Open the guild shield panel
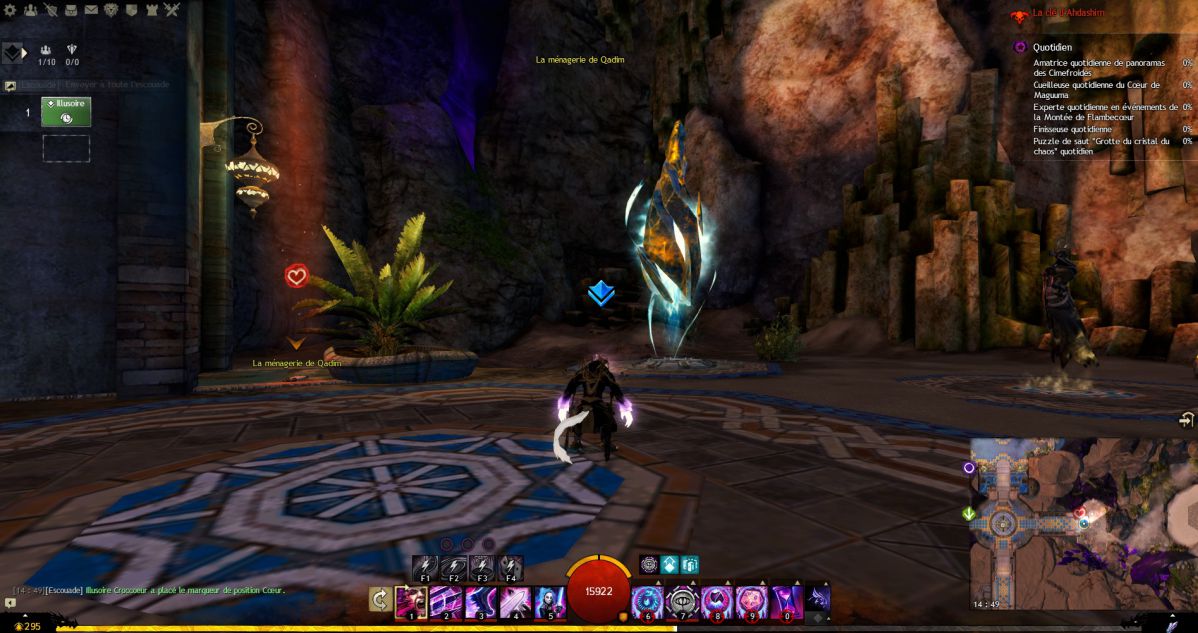 click(x=131, y=10)
